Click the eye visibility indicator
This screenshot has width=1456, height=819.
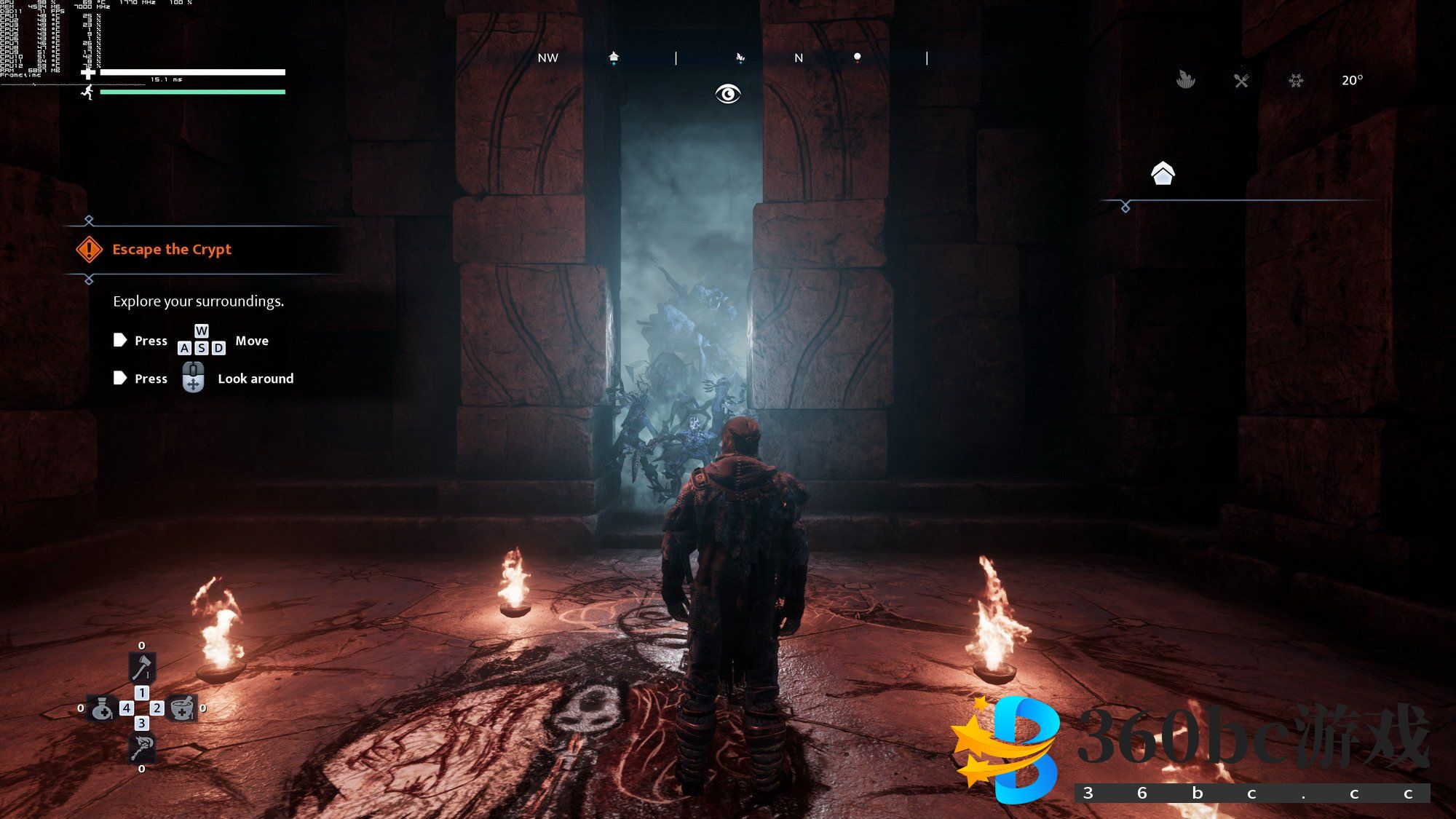(727, 94)
